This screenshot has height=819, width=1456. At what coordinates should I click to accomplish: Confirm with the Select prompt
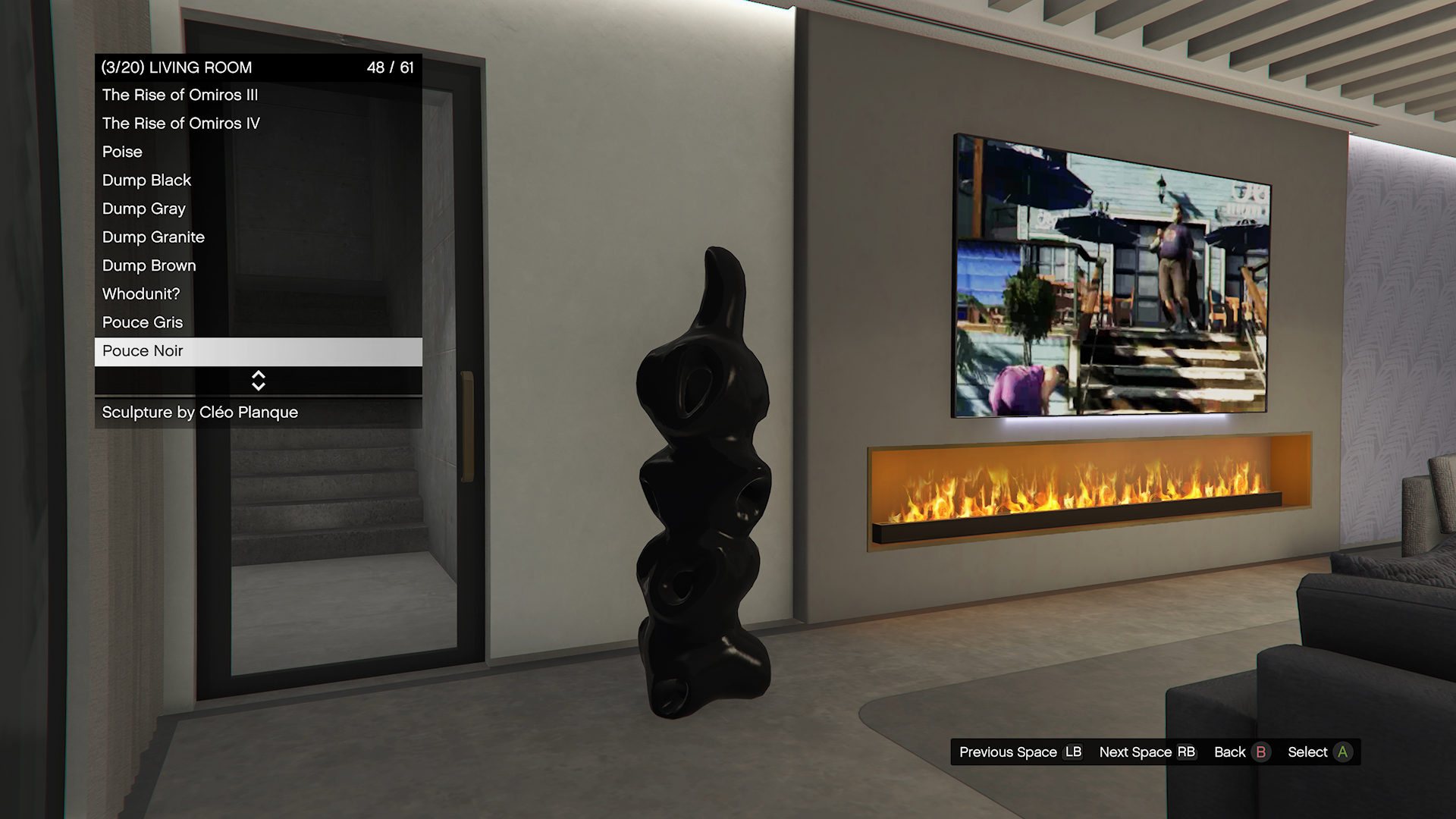(x=1319, y=752)
